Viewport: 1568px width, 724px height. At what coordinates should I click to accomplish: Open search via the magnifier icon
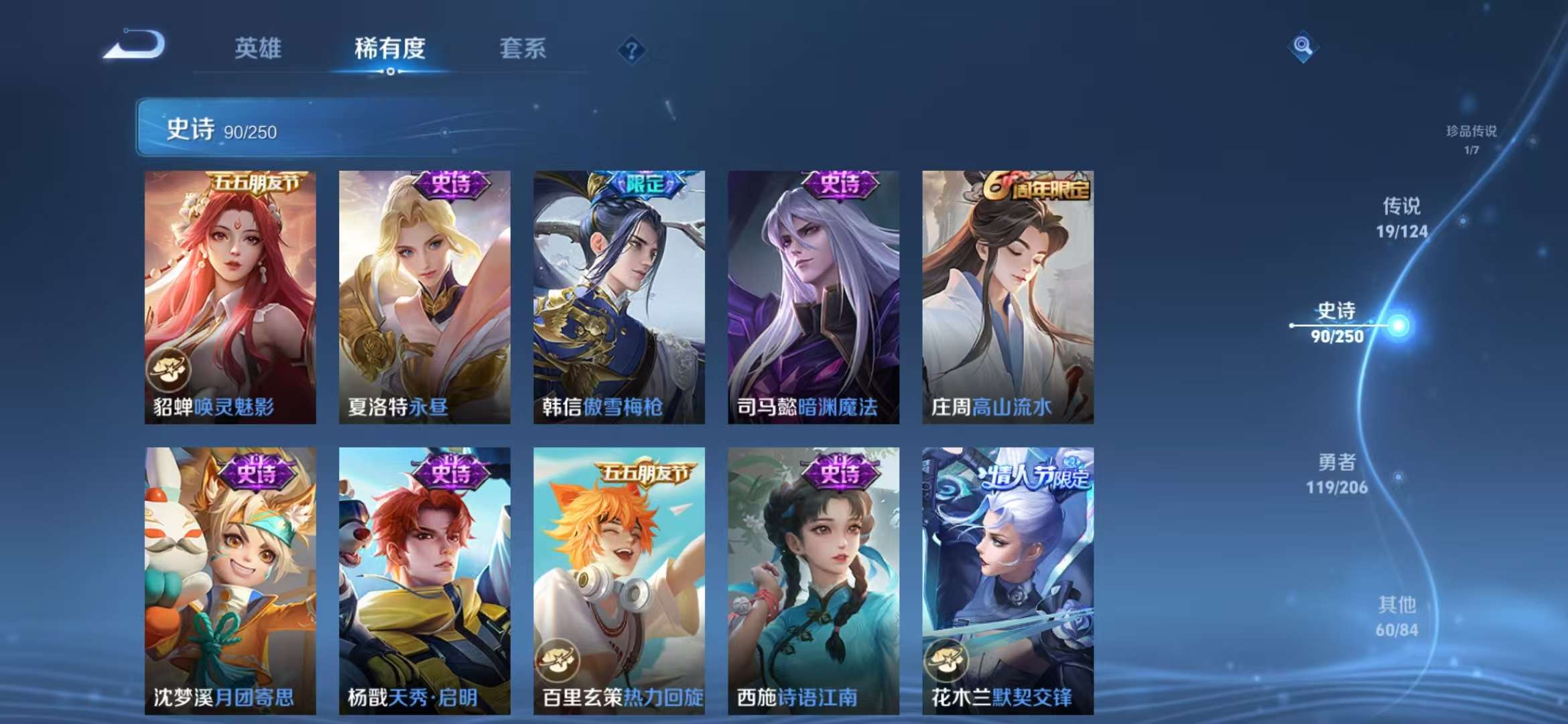[x=1302, y=46]
